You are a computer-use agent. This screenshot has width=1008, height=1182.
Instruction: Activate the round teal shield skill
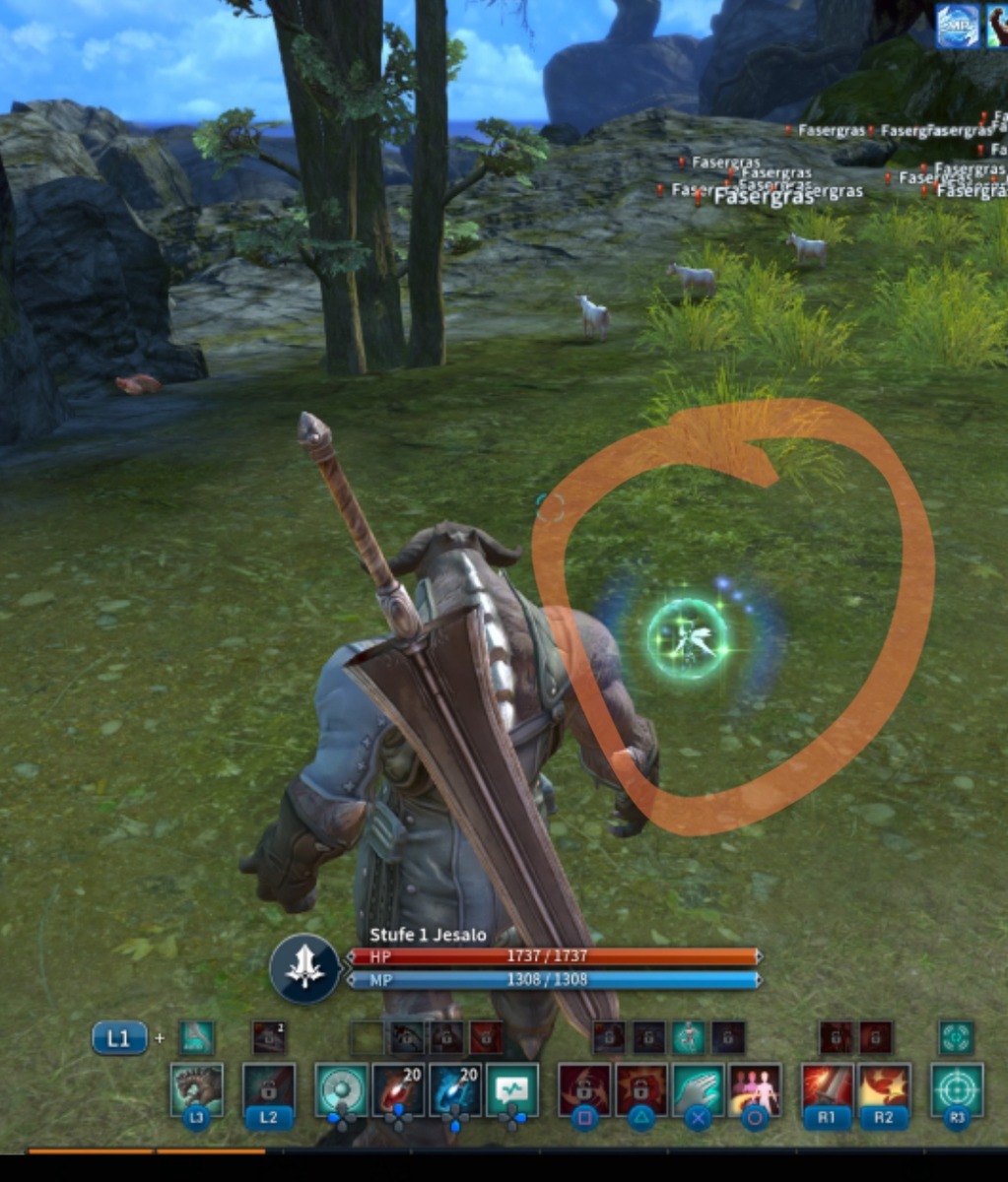(341, 1087)
